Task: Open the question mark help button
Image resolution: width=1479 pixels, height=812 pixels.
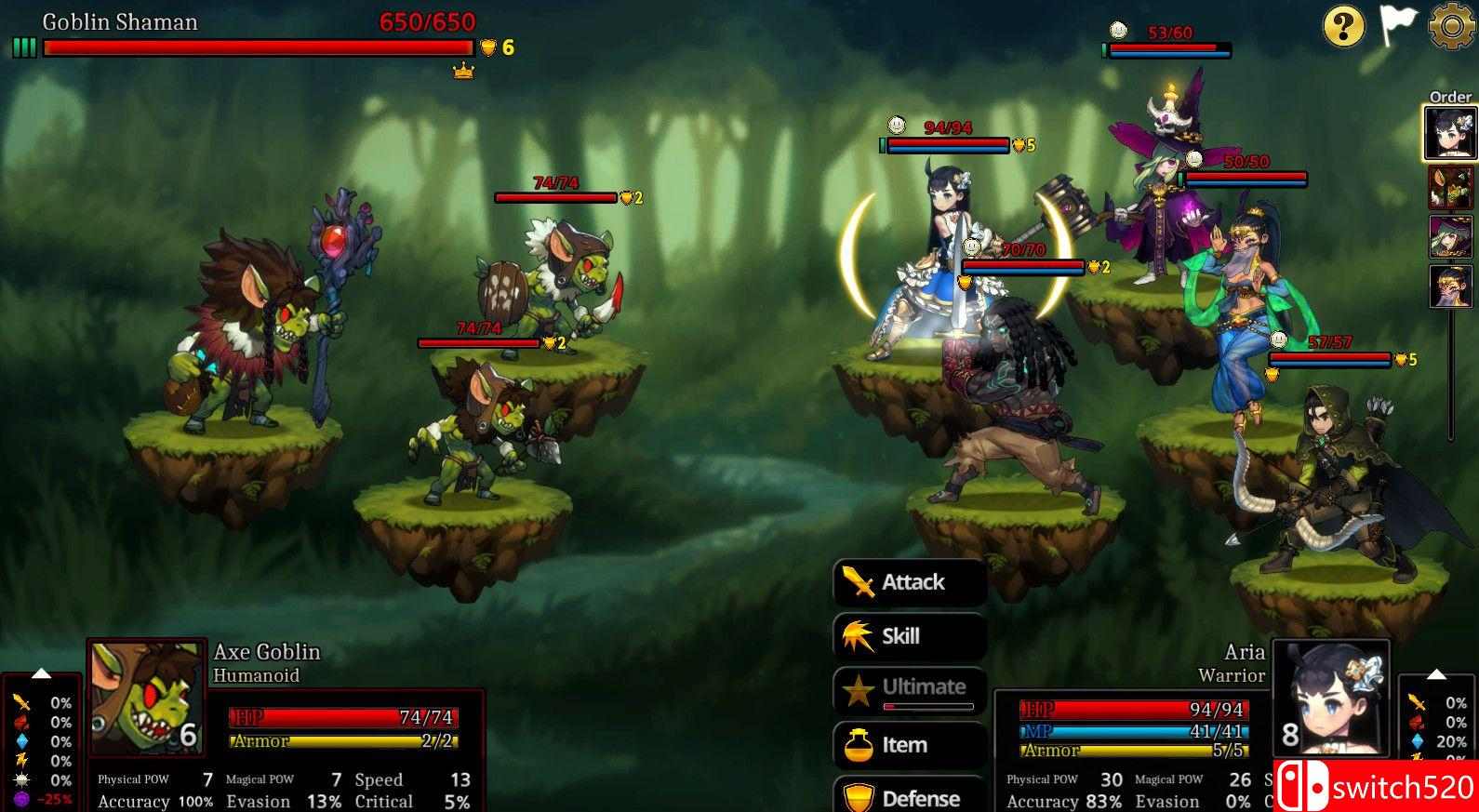Action: pyautogui.click(x=1343, y=26)
